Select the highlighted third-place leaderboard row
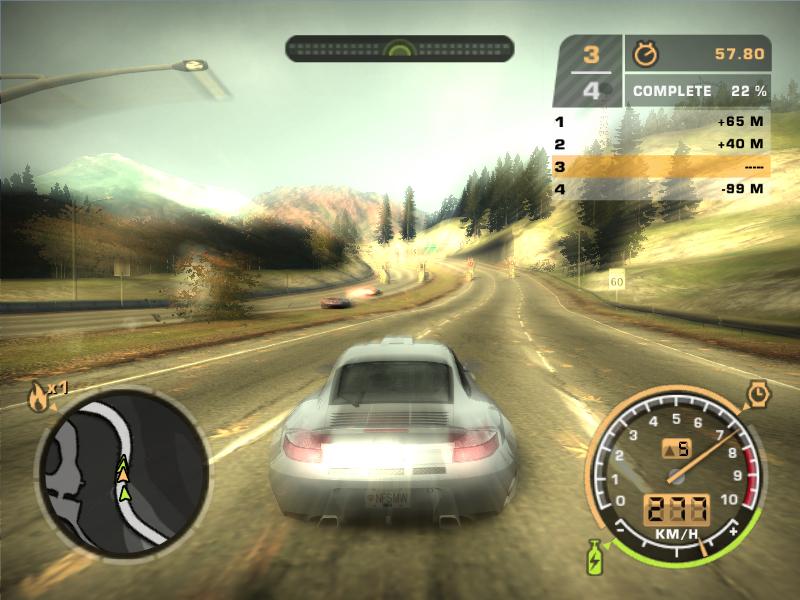Image resolution: width=800 pixels, height=600 pixels. (x=661, y=166)
